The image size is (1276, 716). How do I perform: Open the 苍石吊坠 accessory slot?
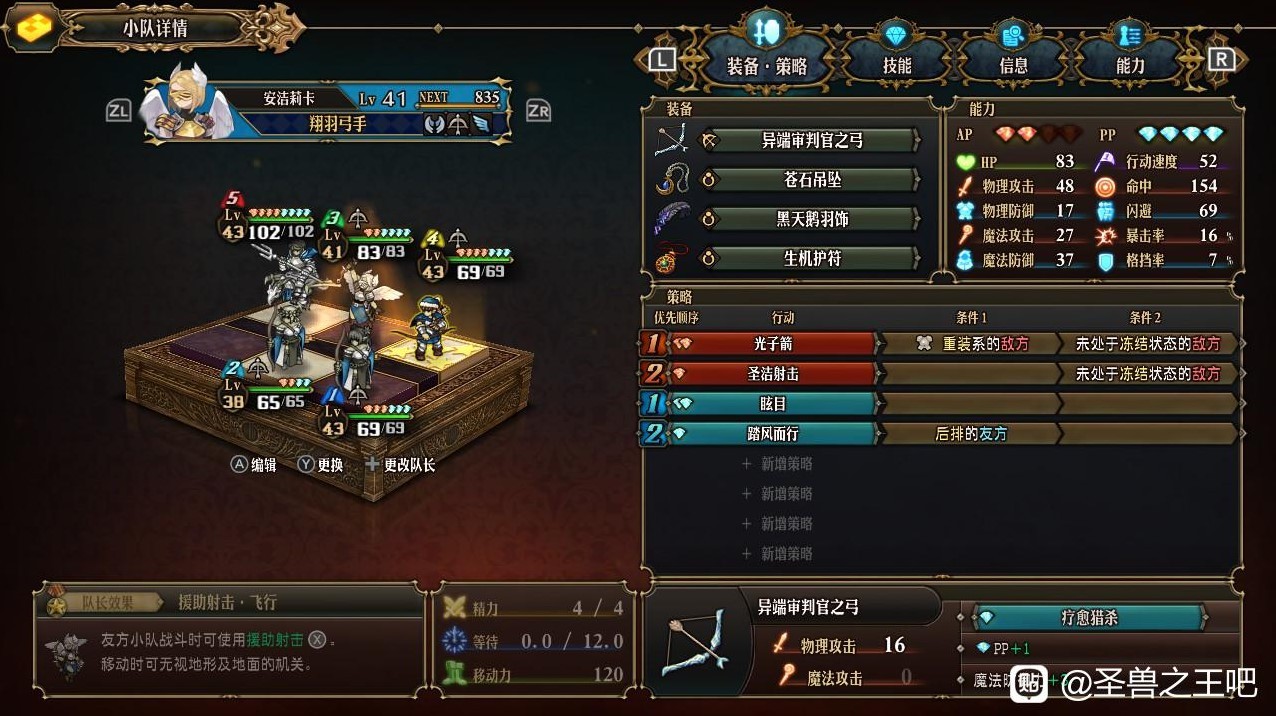pyautogui.click(x=811, y=180)
